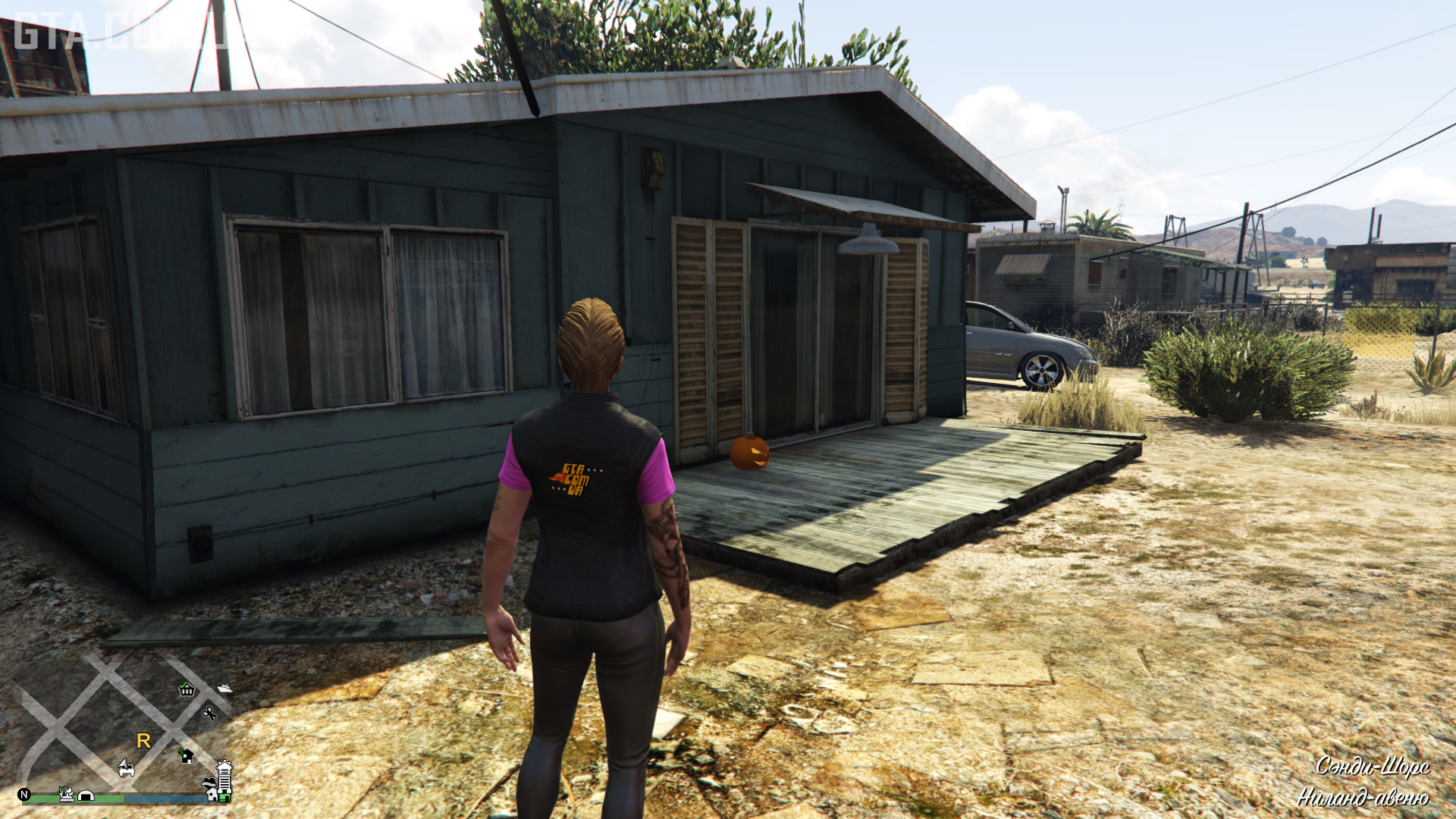Click the satellite dish facility blip

point(67,793)
